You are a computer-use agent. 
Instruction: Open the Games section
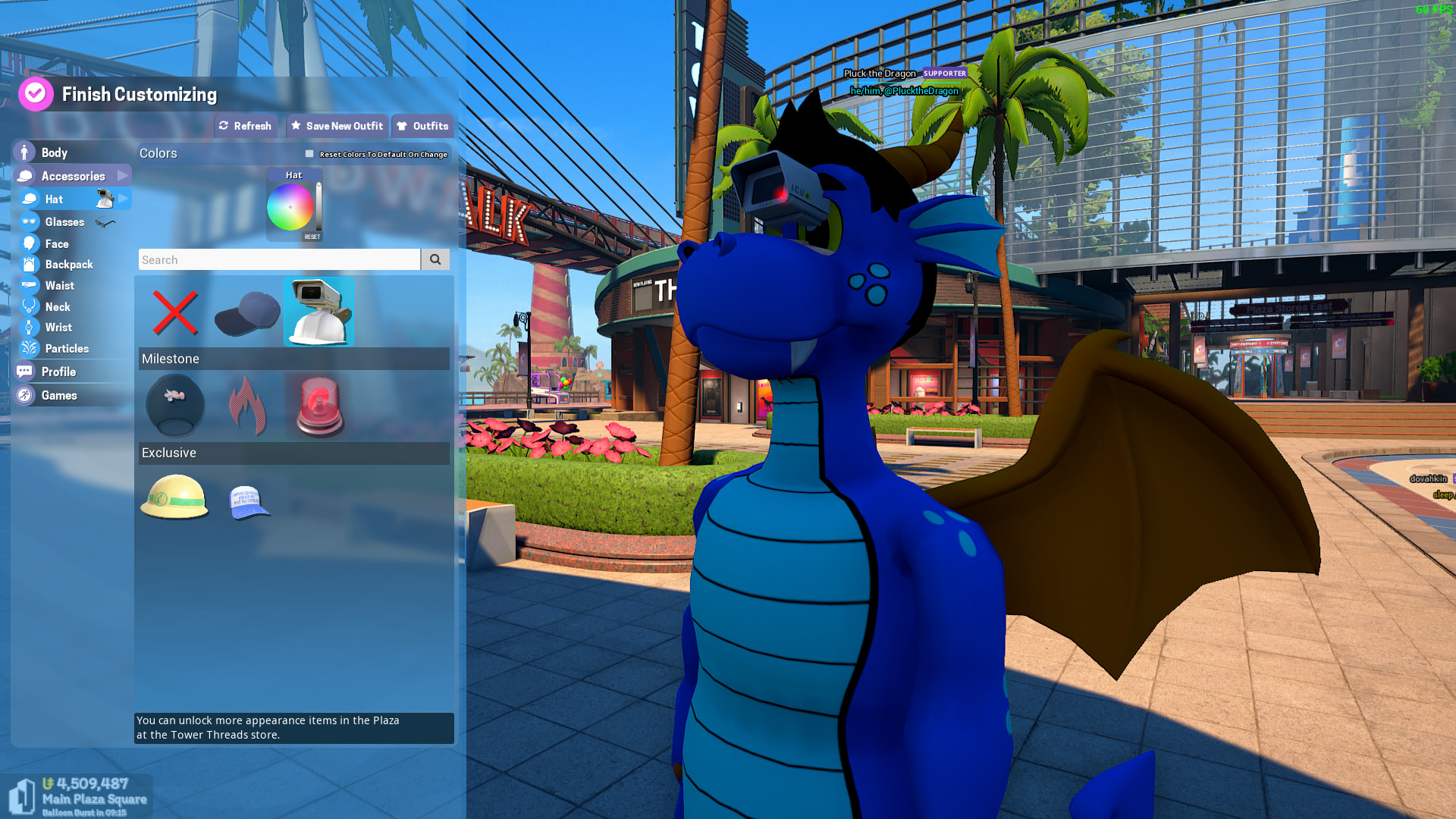coord(59,395)
